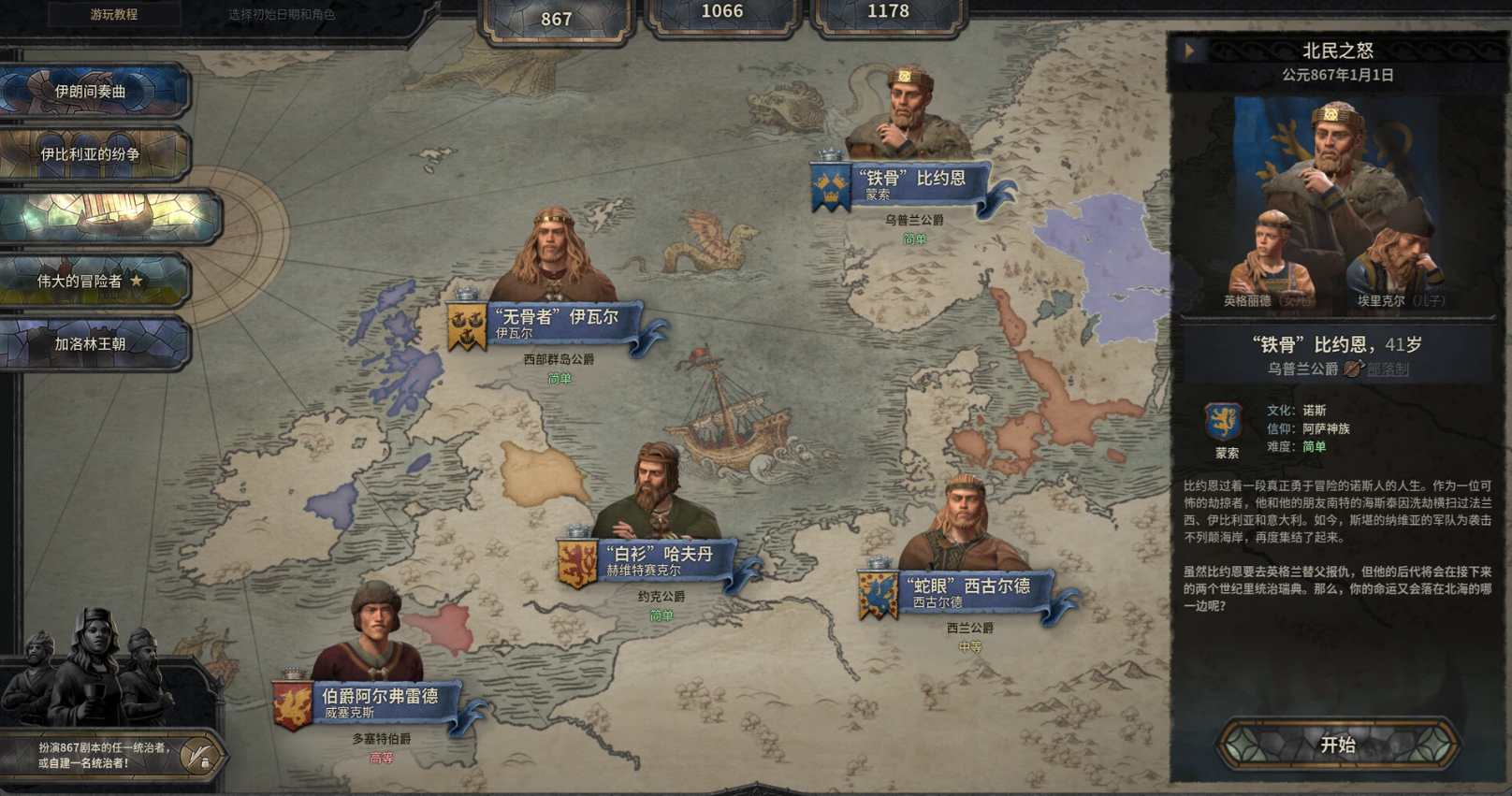Switch to the 1066 start date
1512x796 pixels.
pyautogui.click(x=722, y=12)
